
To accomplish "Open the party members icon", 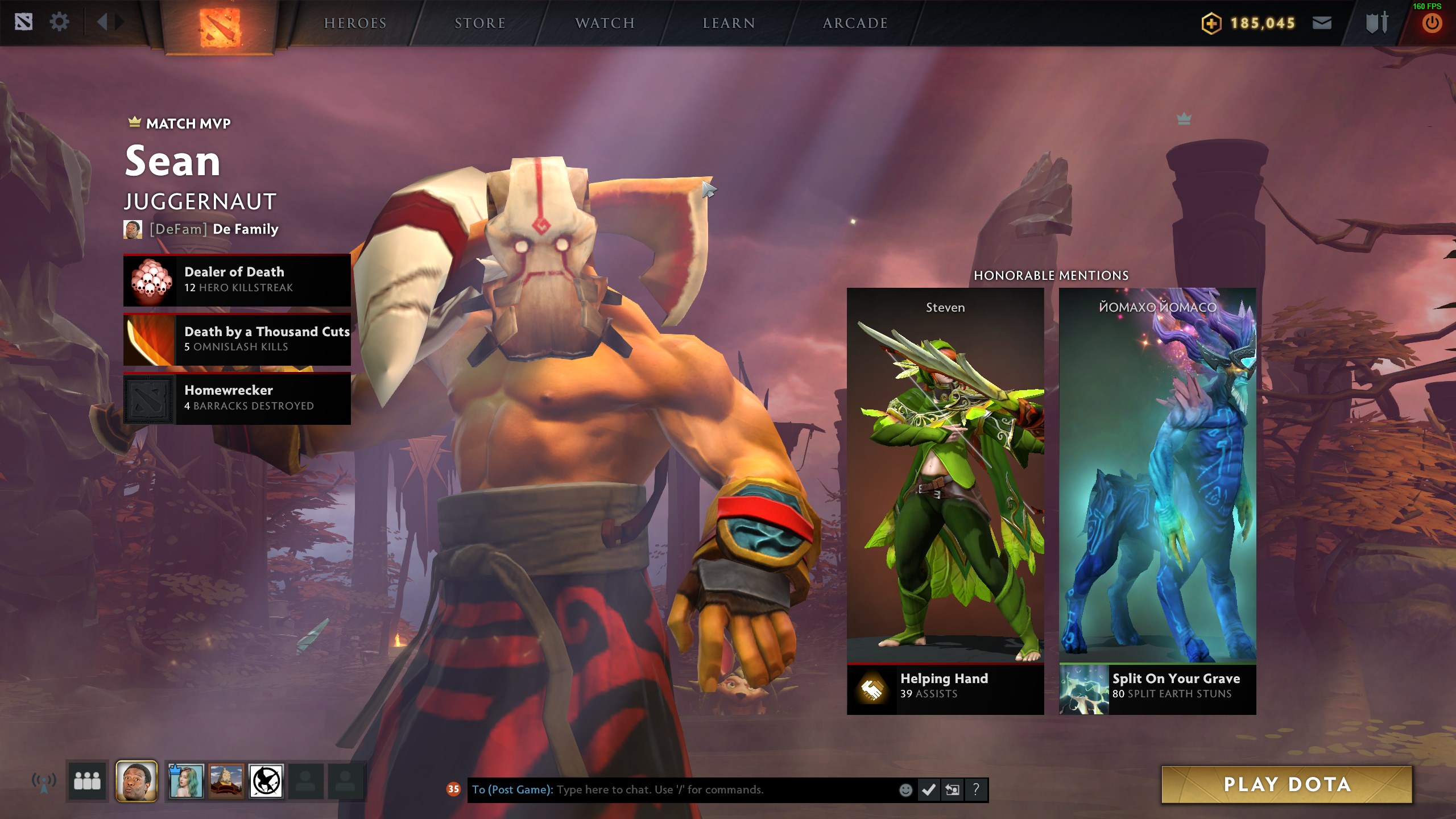I will pyautogui.click(x=87, y=781).
